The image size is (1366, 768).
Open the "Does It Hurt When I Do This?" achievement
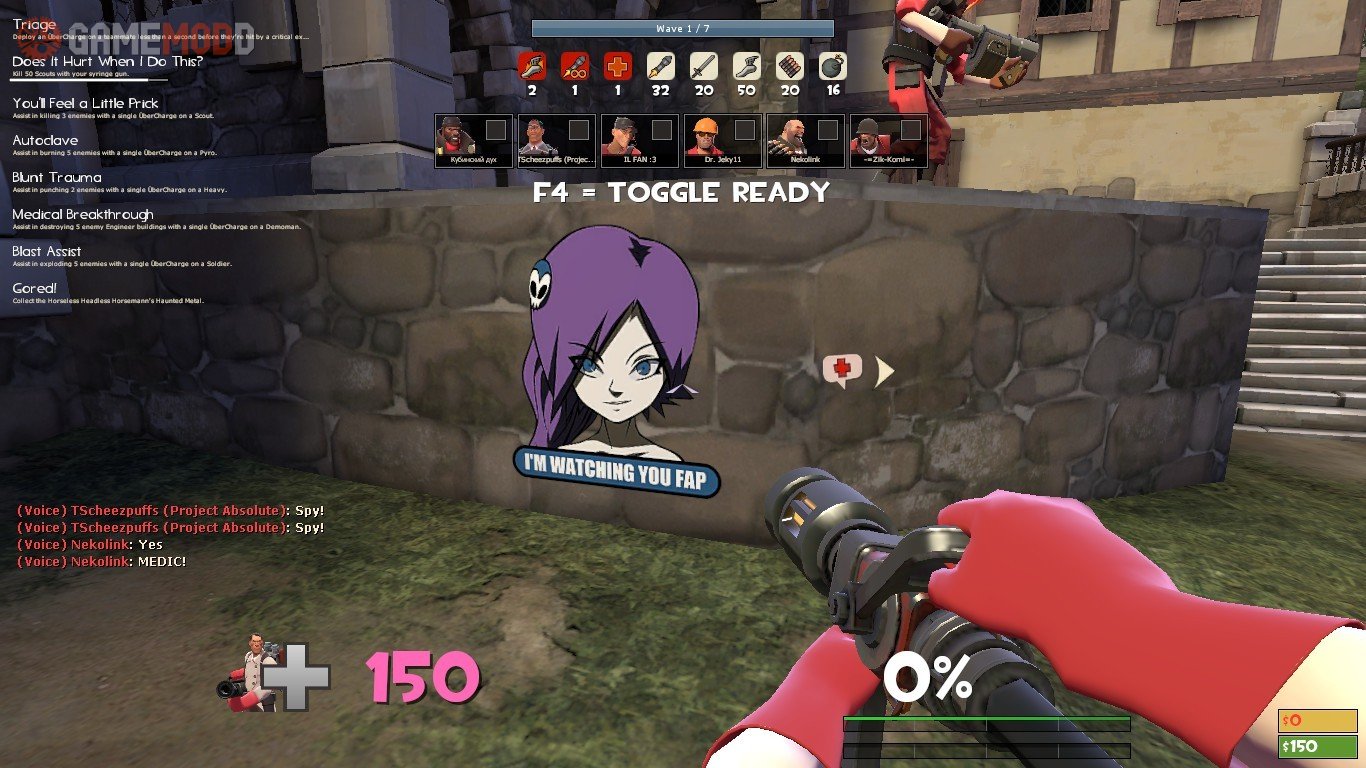tap(107, 62)
